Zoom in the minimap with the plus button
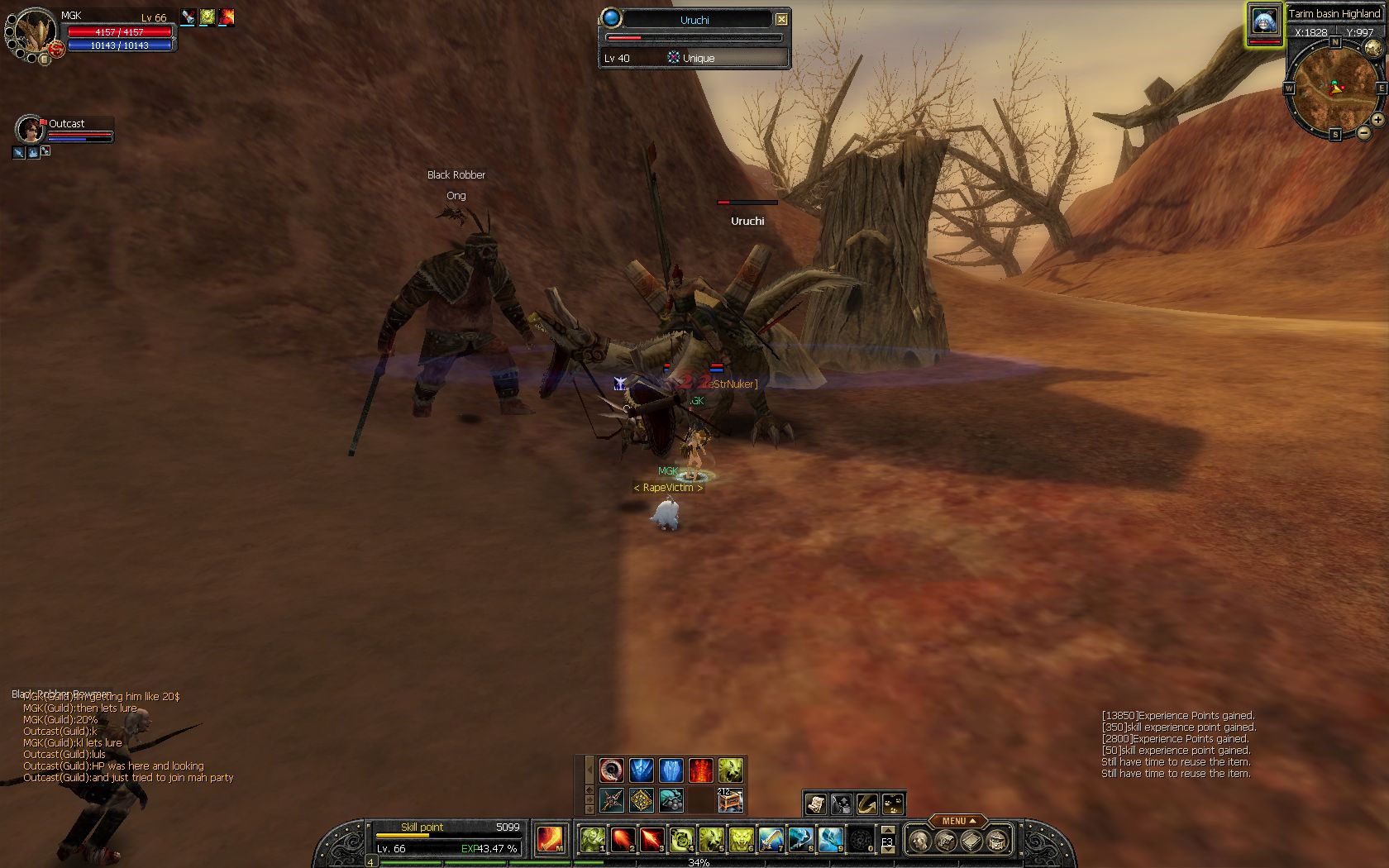Image resolution: width=1389 pixels, height=868 pixels. pyautogui.click(x=1377, y=121)
